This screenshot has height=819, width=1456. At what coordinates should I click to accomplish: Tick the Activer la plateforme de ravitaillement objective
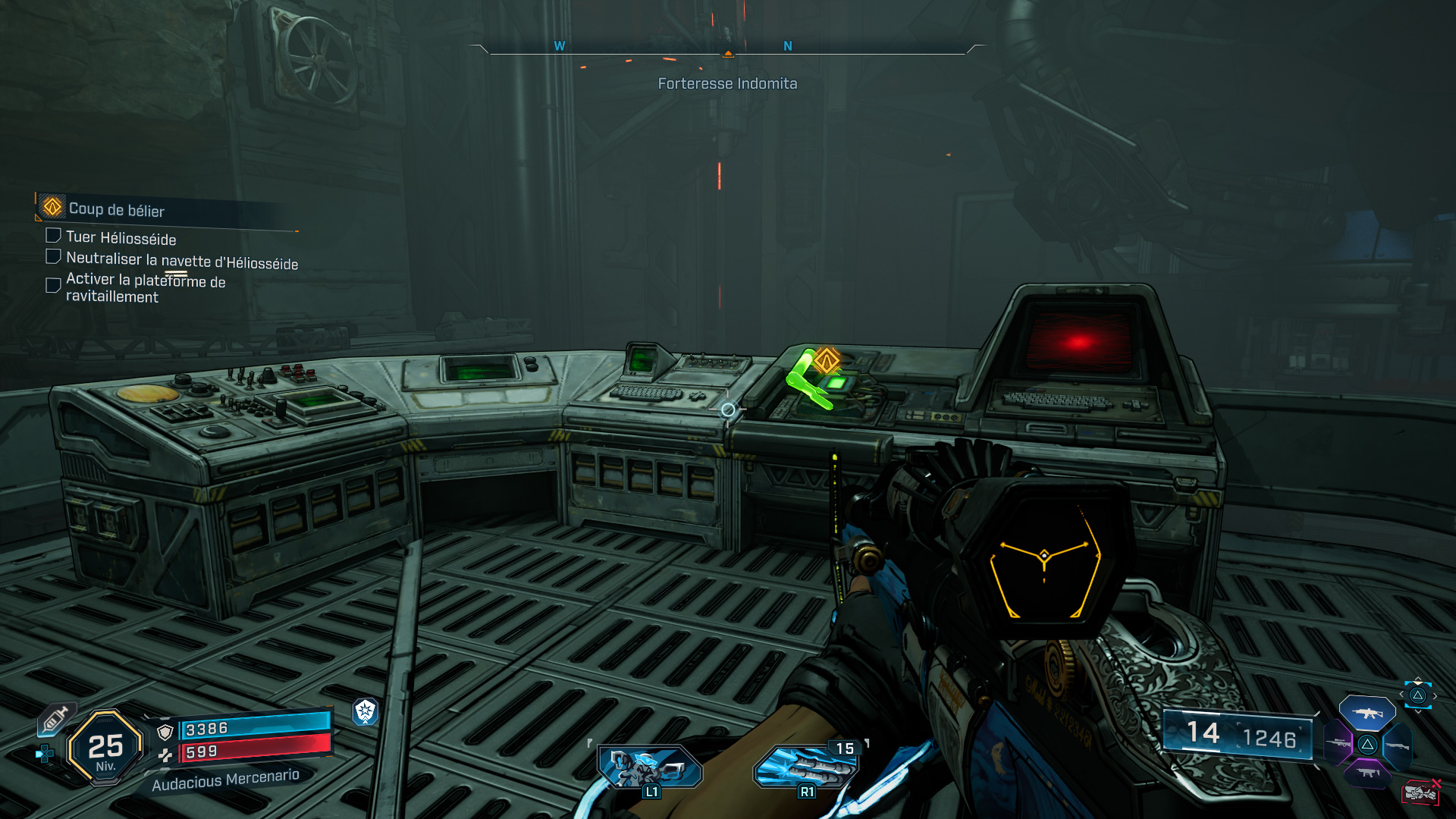pos(53,285)
